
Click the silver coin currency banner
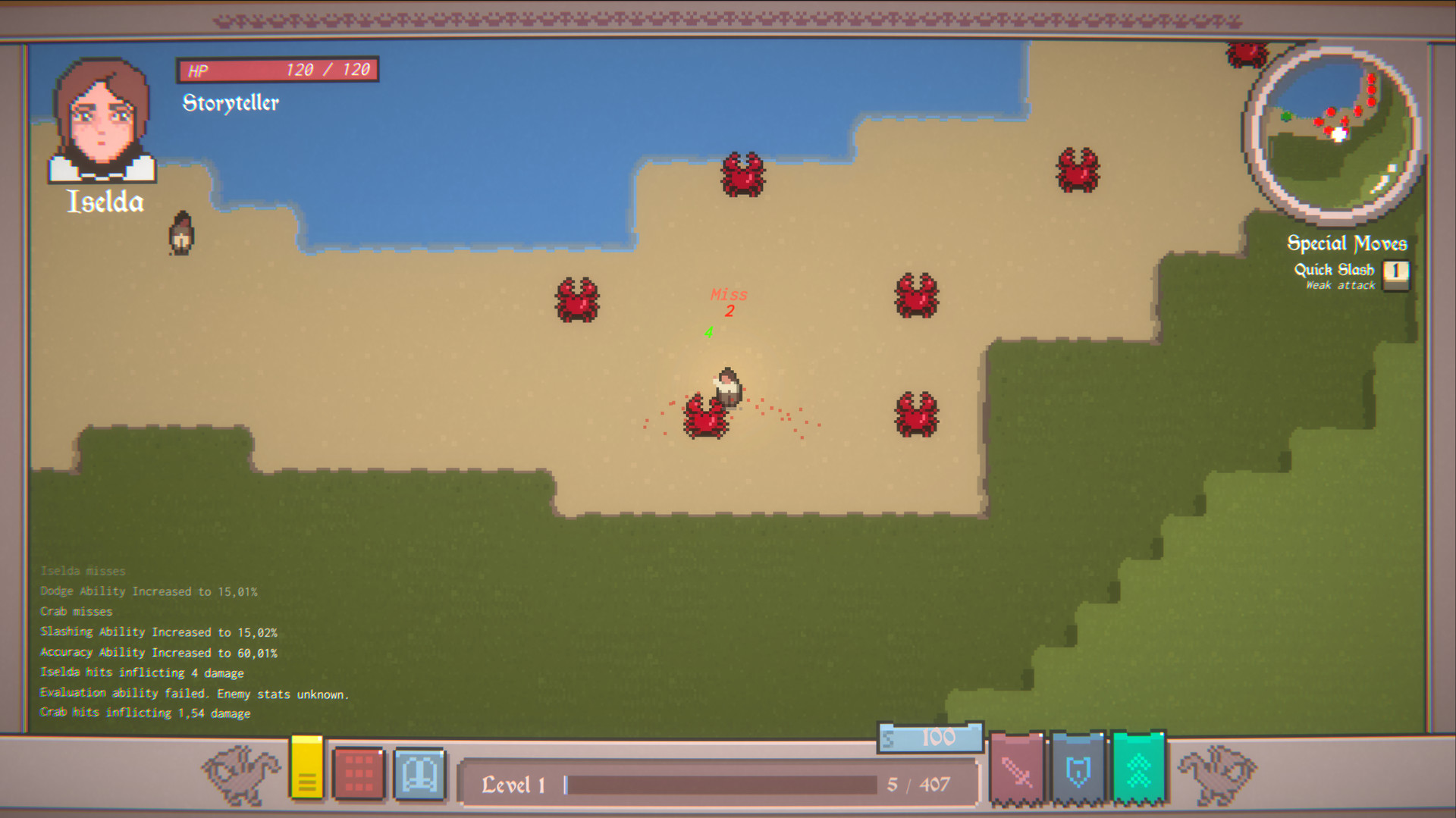pos(929,737)
